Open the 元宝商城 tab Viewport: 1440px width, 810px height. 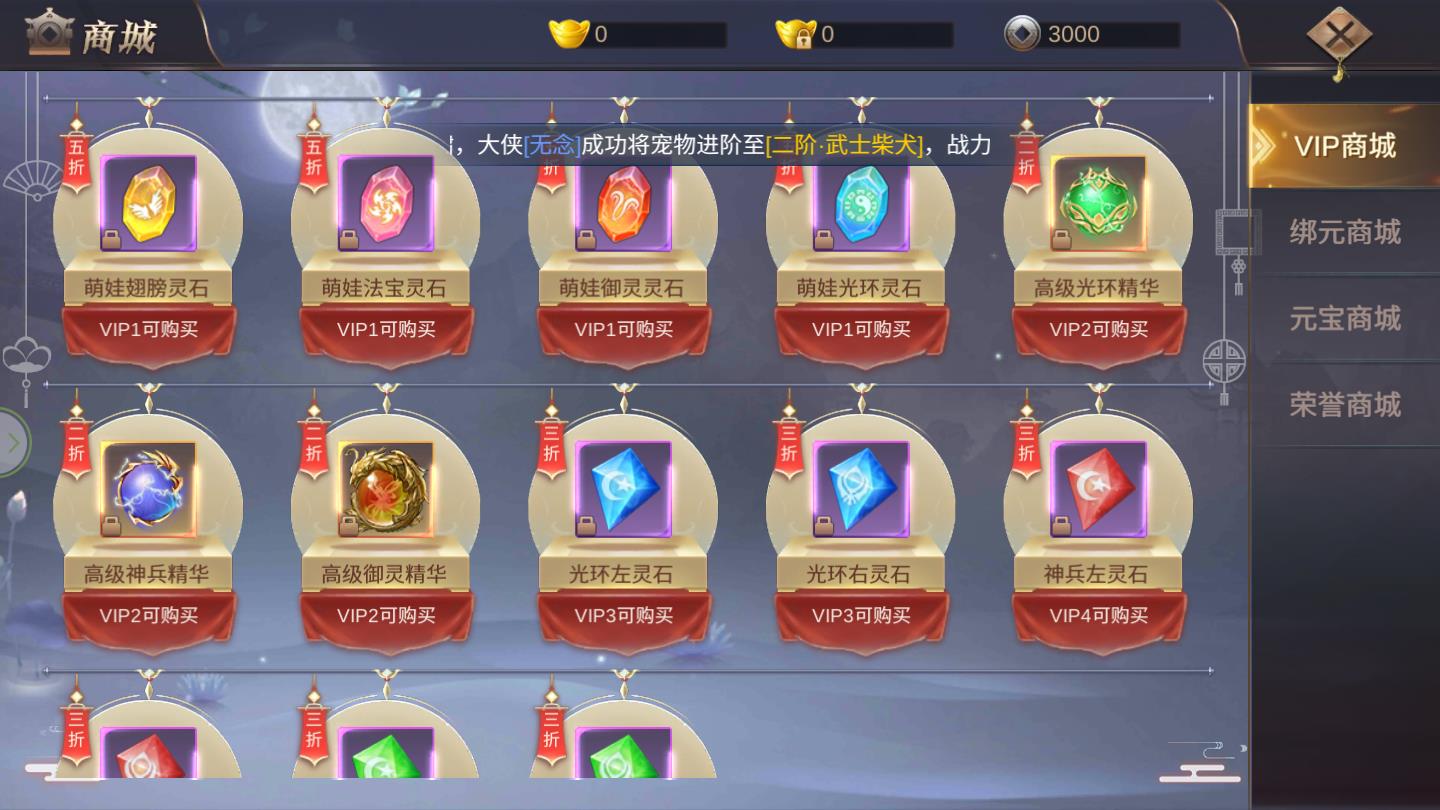tap(1347, 317)
